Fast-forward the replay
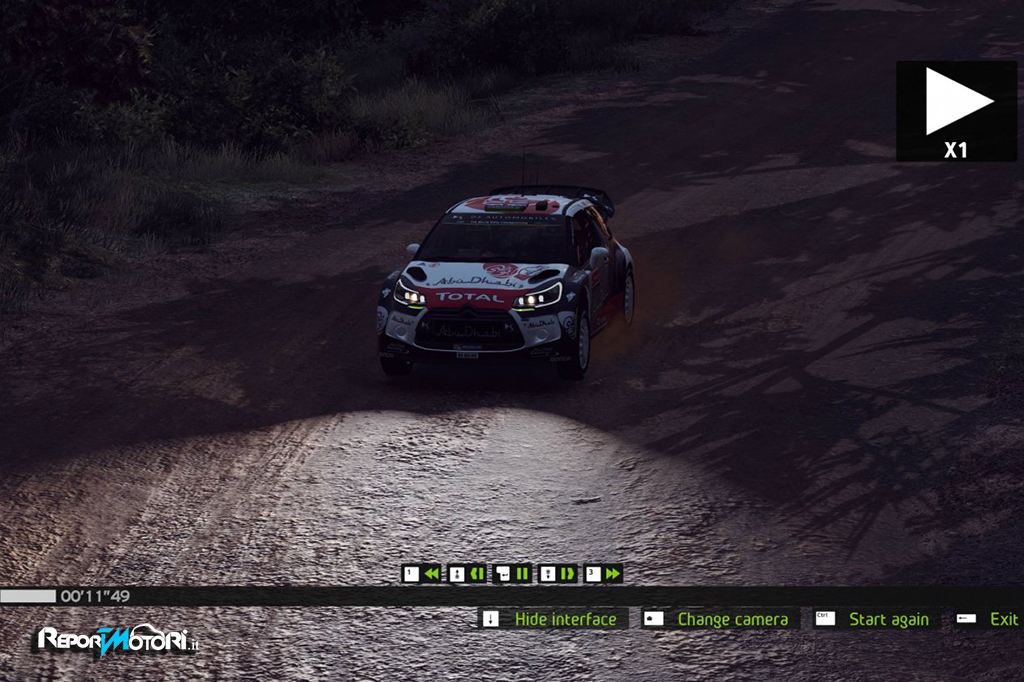 [x=612, y=574]
